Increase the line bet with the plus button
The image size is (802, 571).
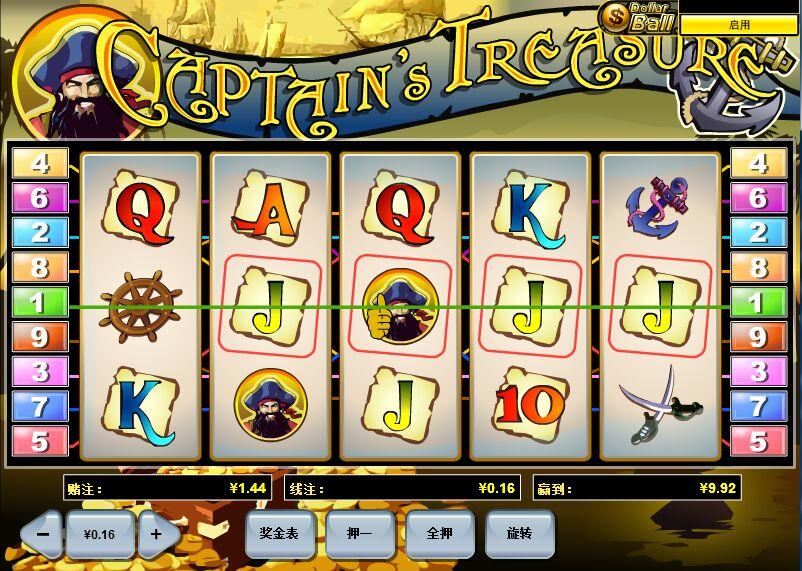pos(157,534)
